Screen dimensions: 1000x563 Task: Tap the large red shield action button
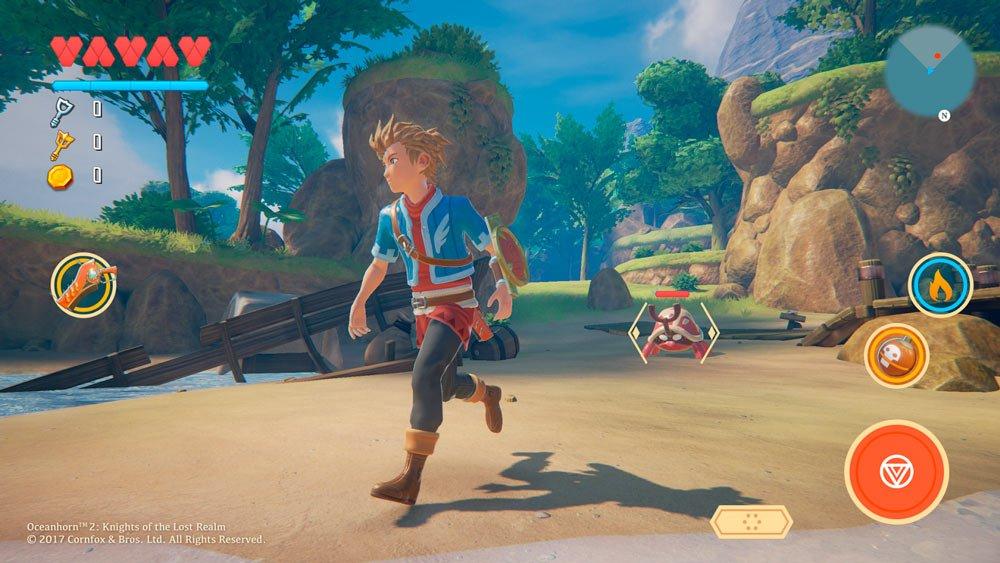[x=896, y=471]
